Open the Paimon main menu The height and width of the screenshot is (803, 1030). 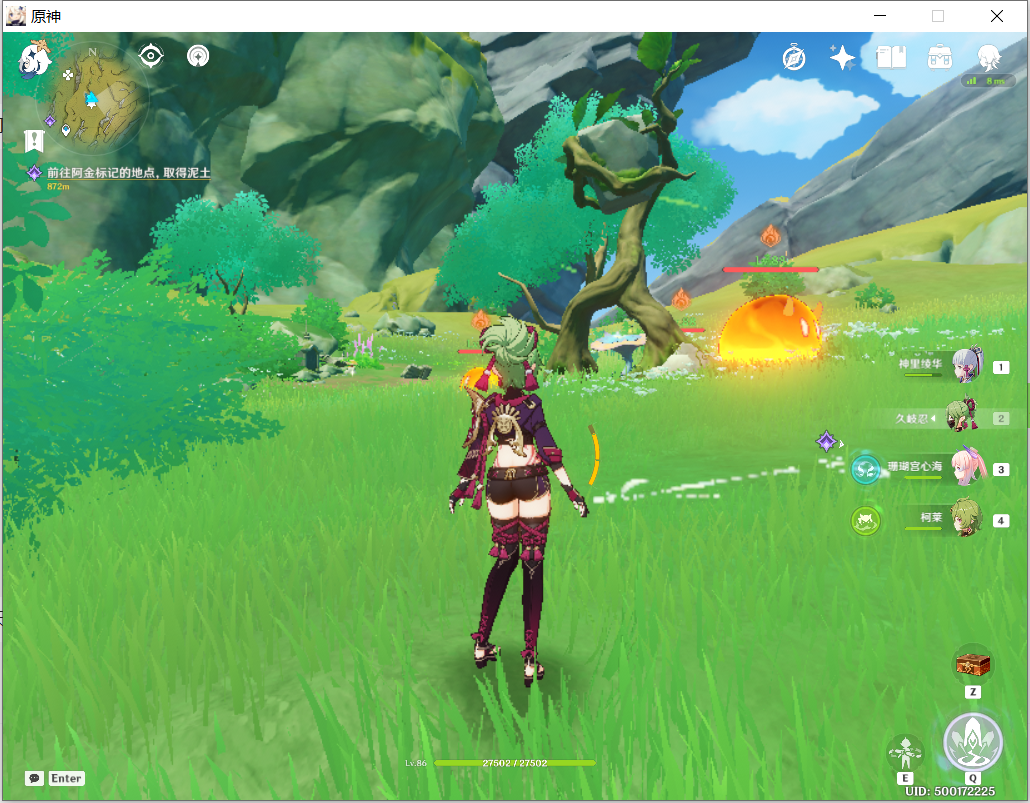pyautogui.click(x=36, y=59)
